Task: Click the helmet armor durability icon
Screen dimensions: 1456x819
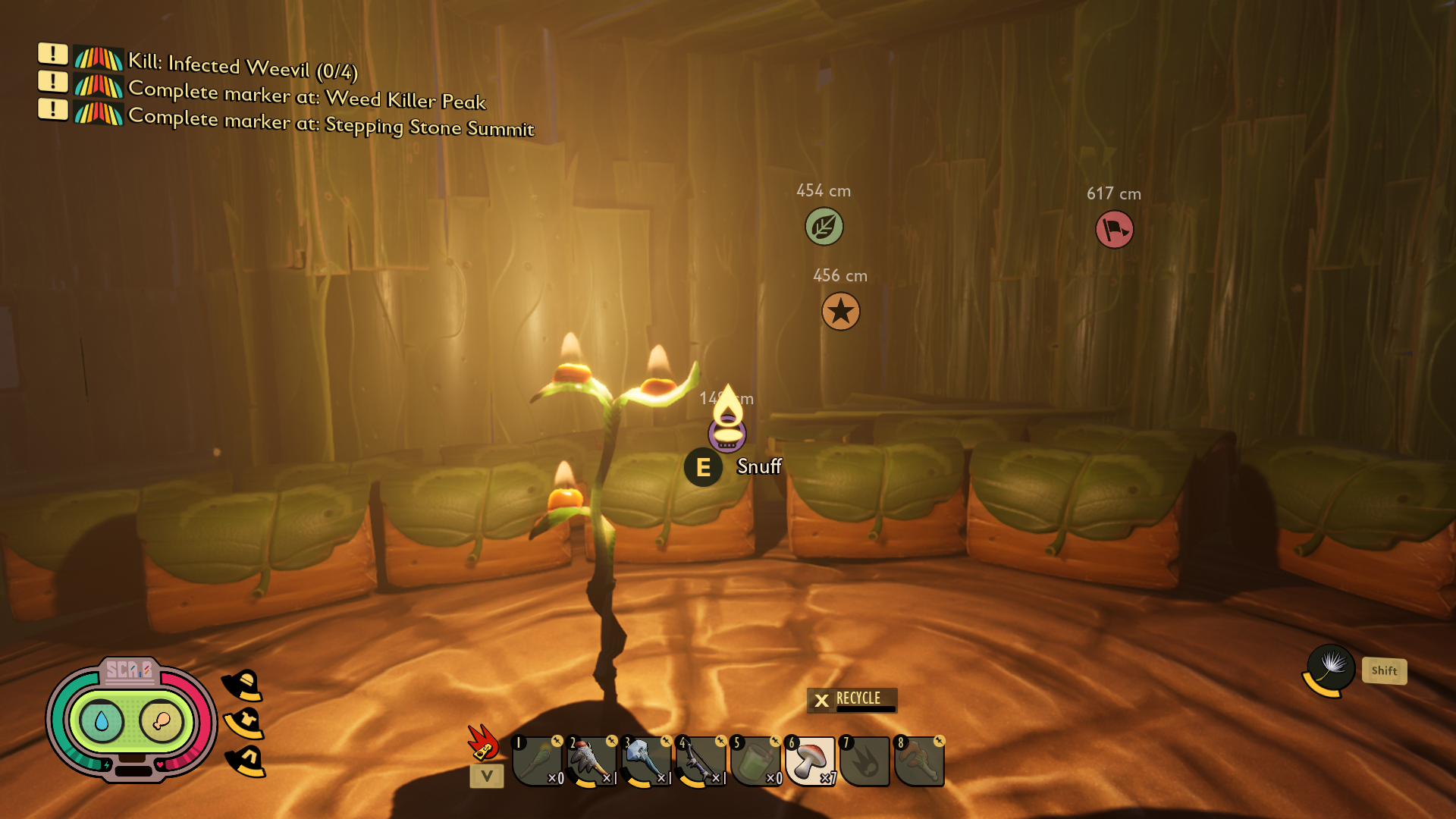Action: click(x=243, y=686)
